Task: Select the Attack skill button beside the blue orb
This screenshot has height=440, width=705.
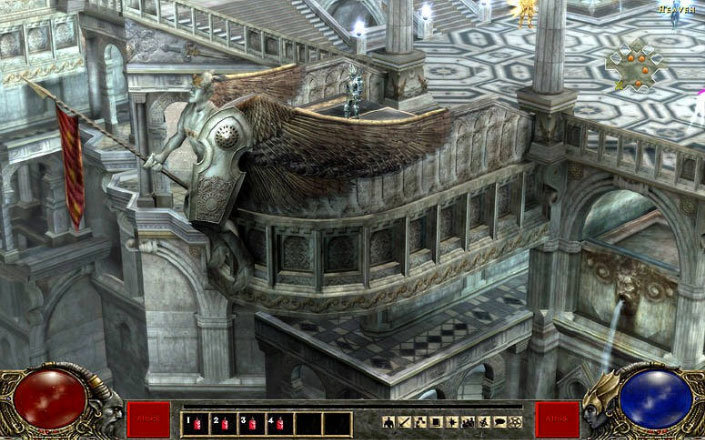Action: (557, 420)
